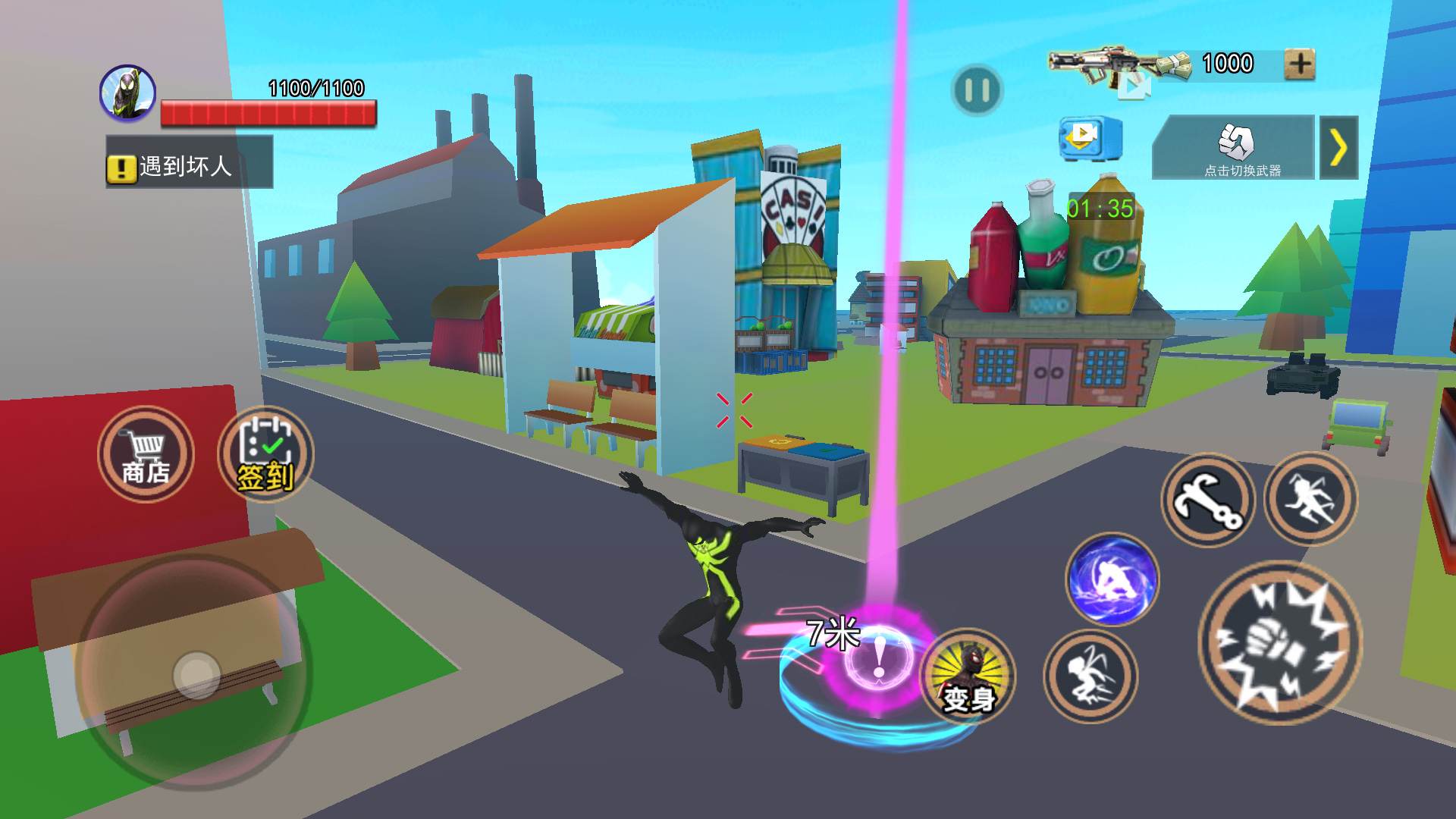This screenshot has height=819, width=1456.
Task: Expand the yellow arrow weapon panel
Action: [x=1338, y=148]
